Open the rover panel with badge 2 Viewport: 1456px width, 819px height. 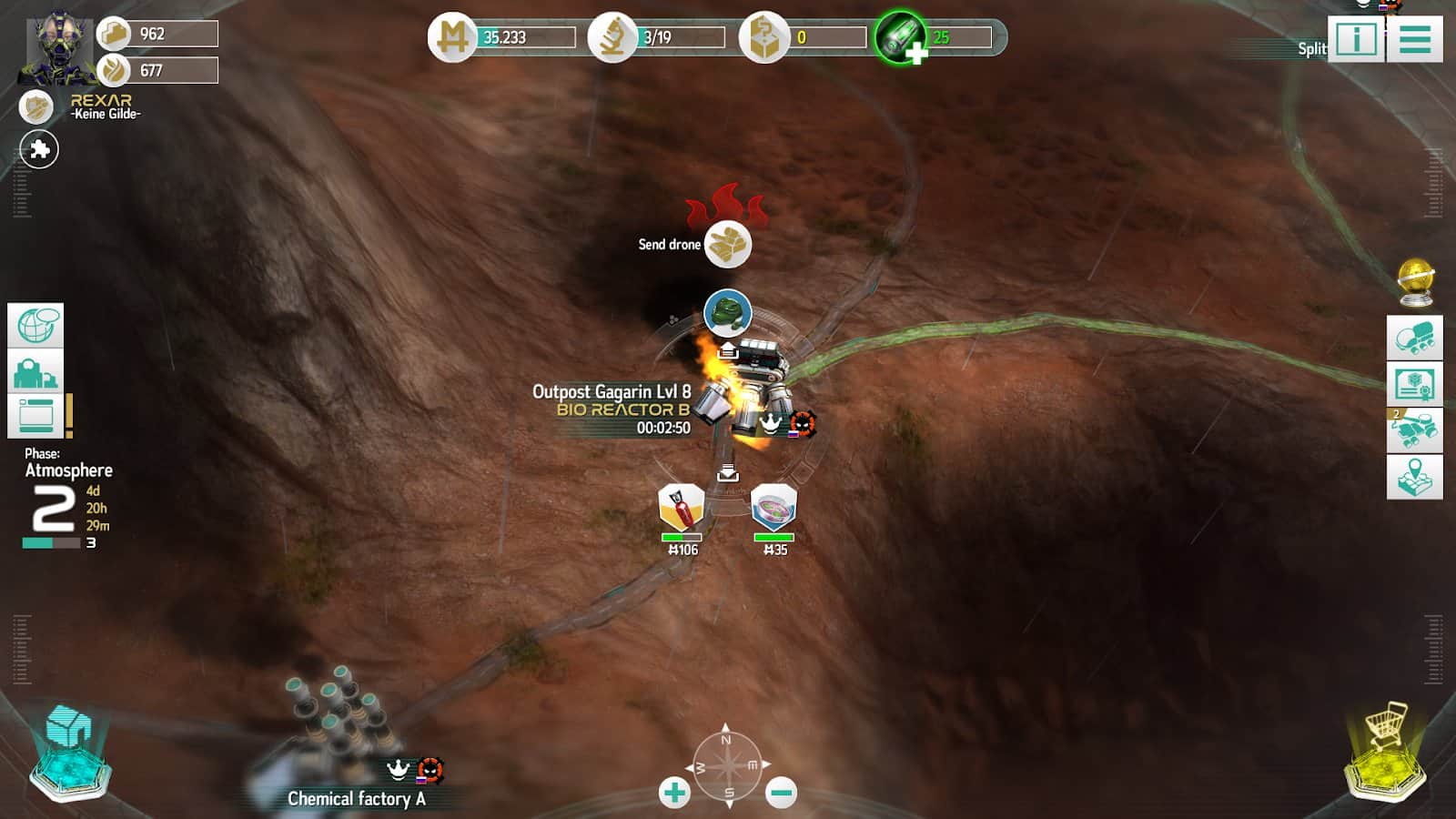tap(1414, 430)
